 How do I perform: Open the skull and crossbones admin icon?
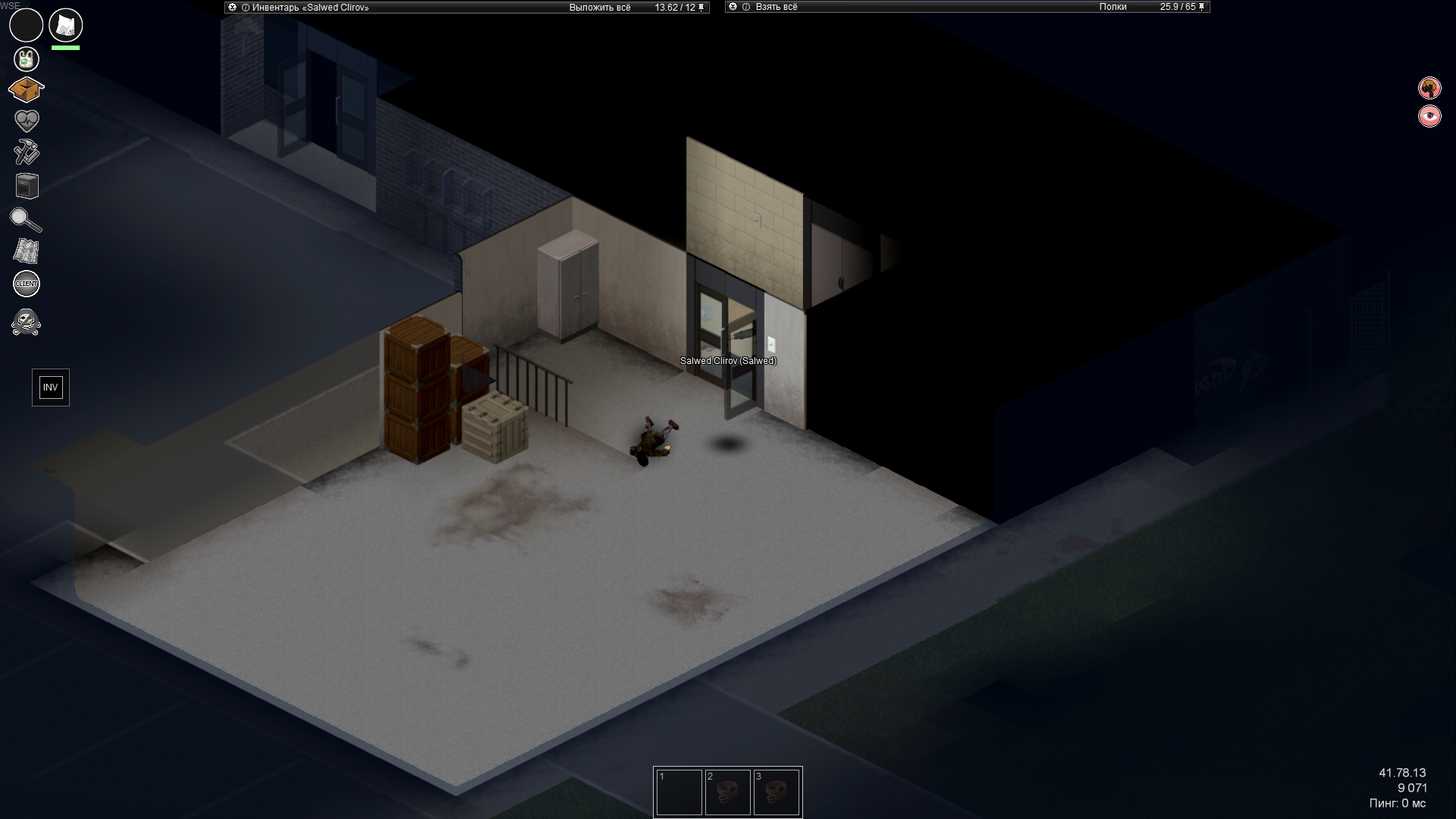point(26,322)
